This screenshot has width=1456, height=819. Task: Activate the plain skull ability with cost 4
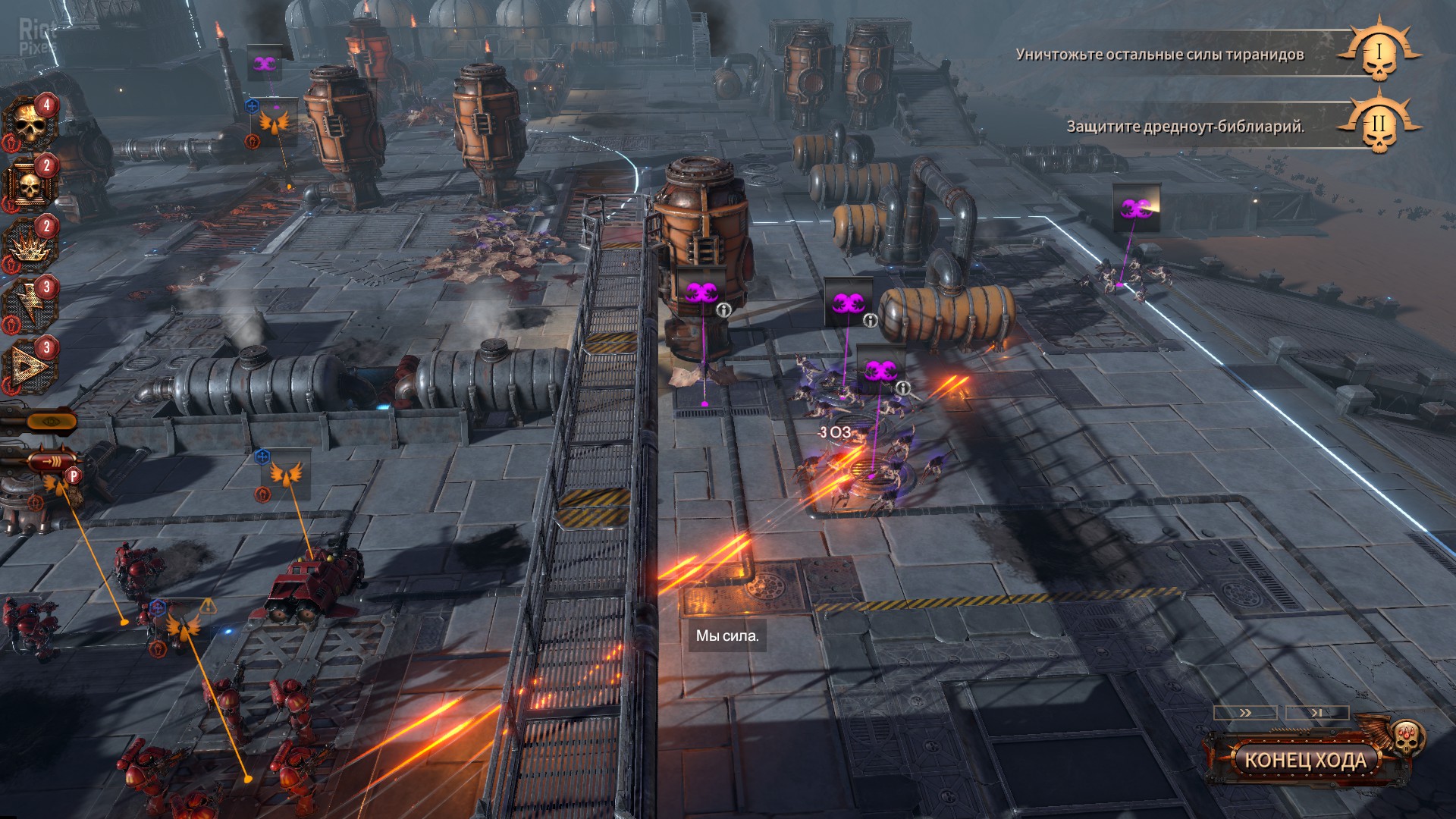tap(29, 124)
